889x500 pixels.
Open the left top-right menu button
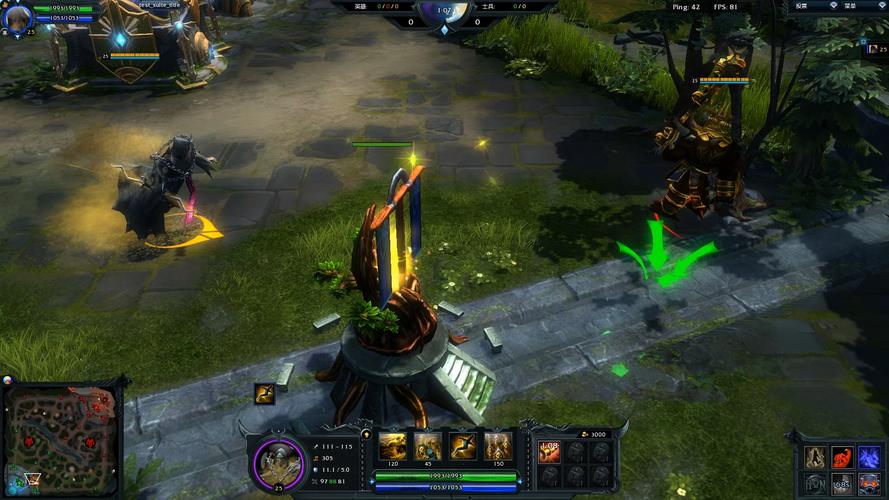801,6
